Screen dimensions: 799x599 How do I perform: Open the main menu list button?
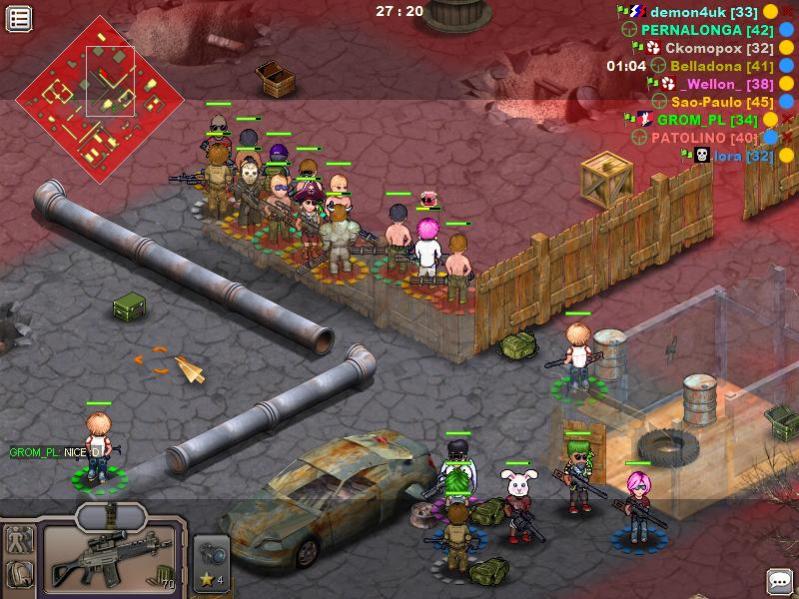point(19,18)
